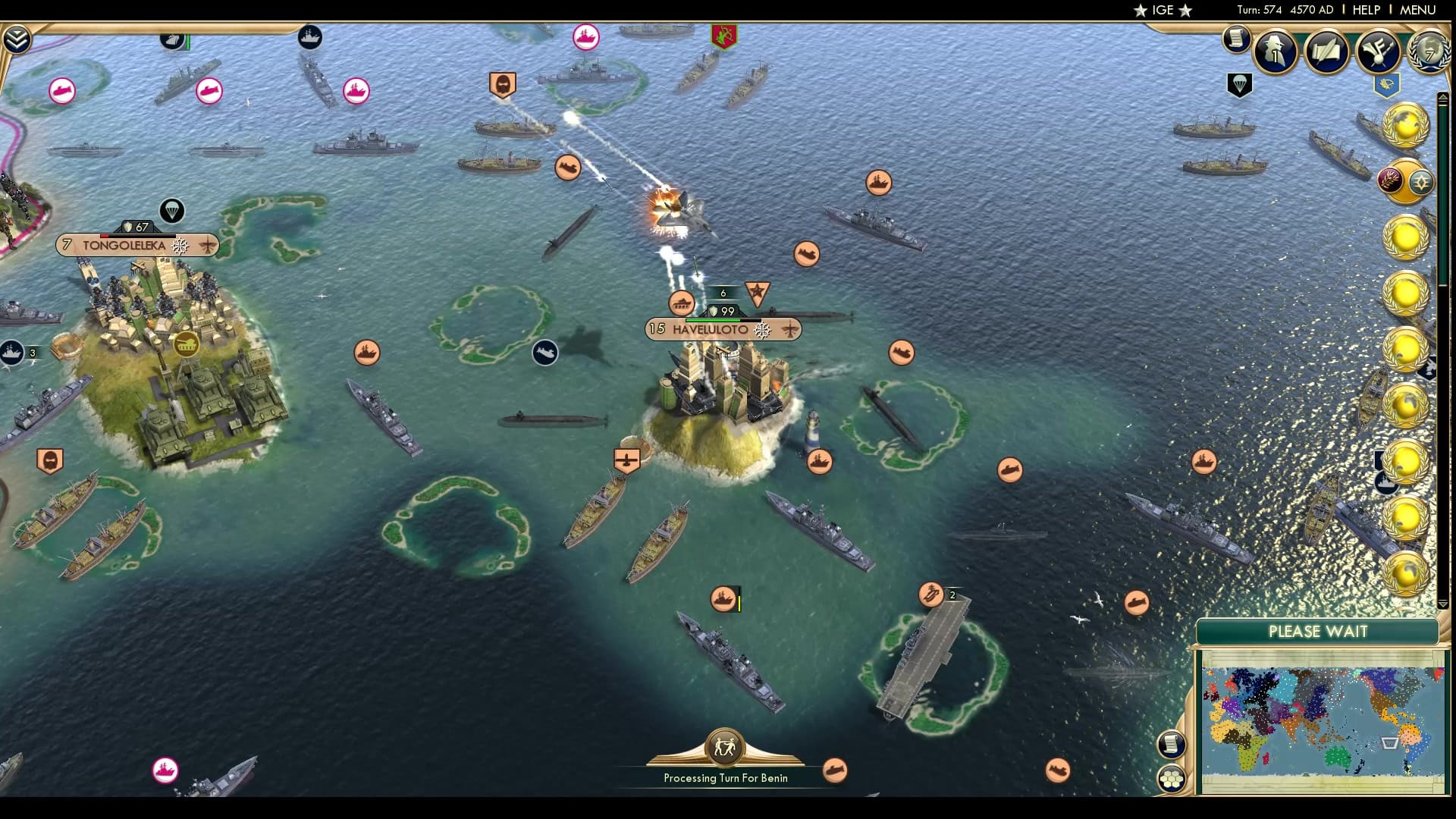Open HELP from the top bar
Viewport: 1456px width, 819px height.
click(x=1365, y=11)
